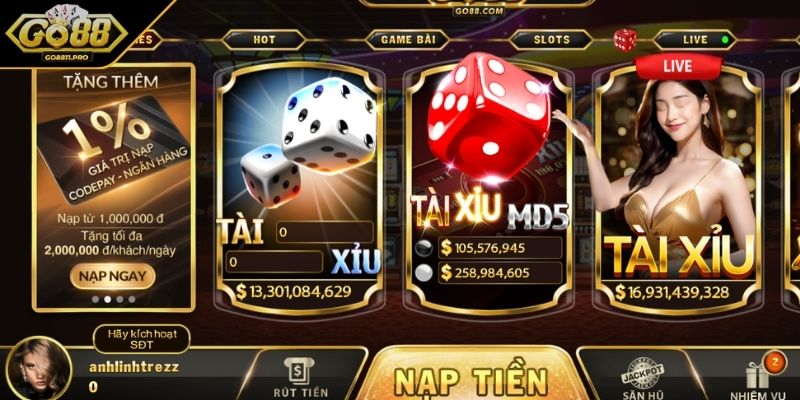800x400 pixels.
Task: Tap the large NẠP TIỀN deposit button
Action: click(x=470, y=380)
